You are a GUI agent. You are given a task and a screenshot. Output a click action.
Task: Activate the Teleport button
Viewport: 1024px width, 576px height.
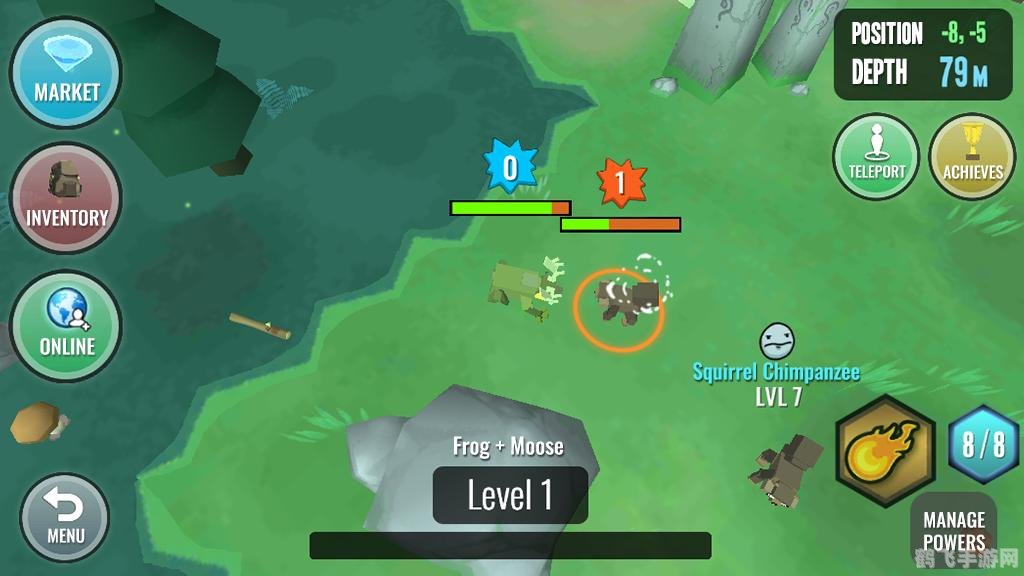(x=876, y=157)
